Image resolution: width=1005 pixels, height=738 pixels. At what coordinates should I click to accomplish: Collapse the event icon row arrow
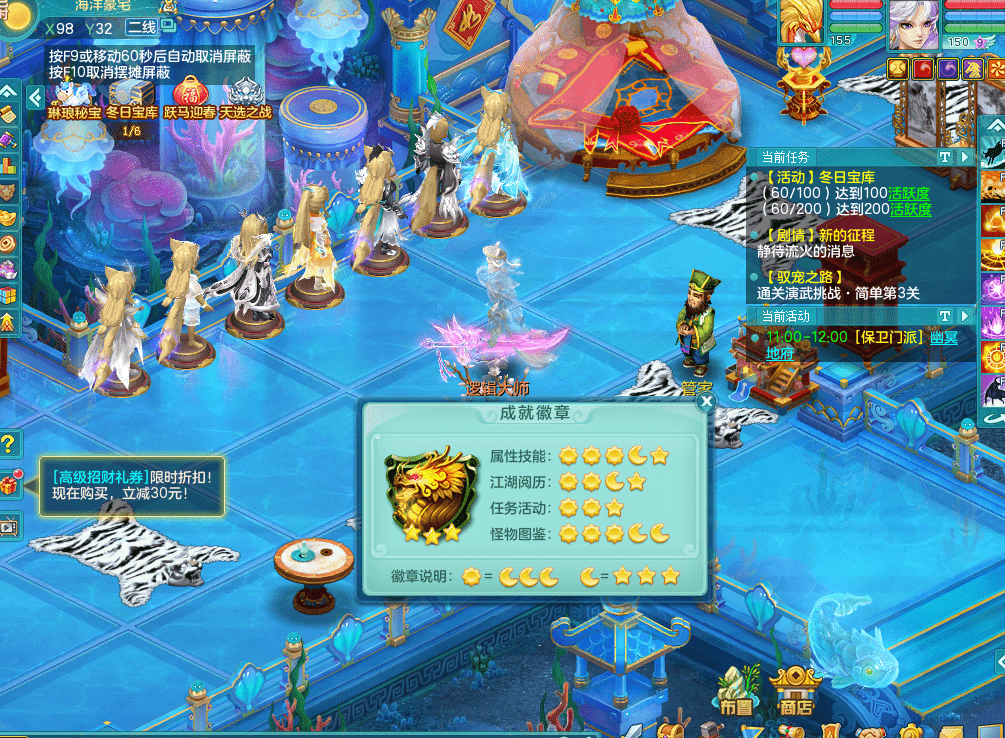coord(35,97)
